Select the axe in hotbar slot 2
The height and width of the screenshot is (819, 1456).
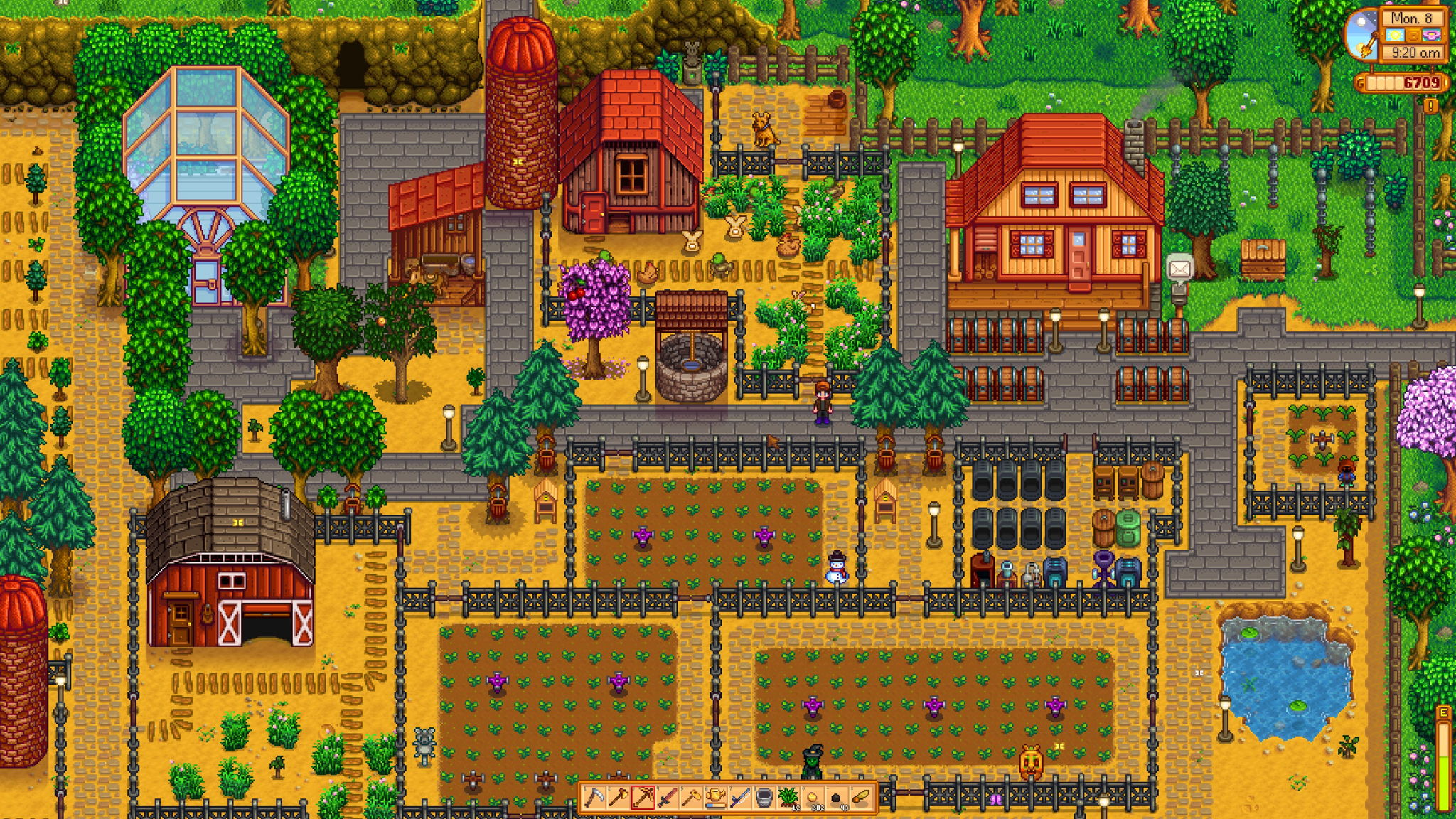click(619, 797)
